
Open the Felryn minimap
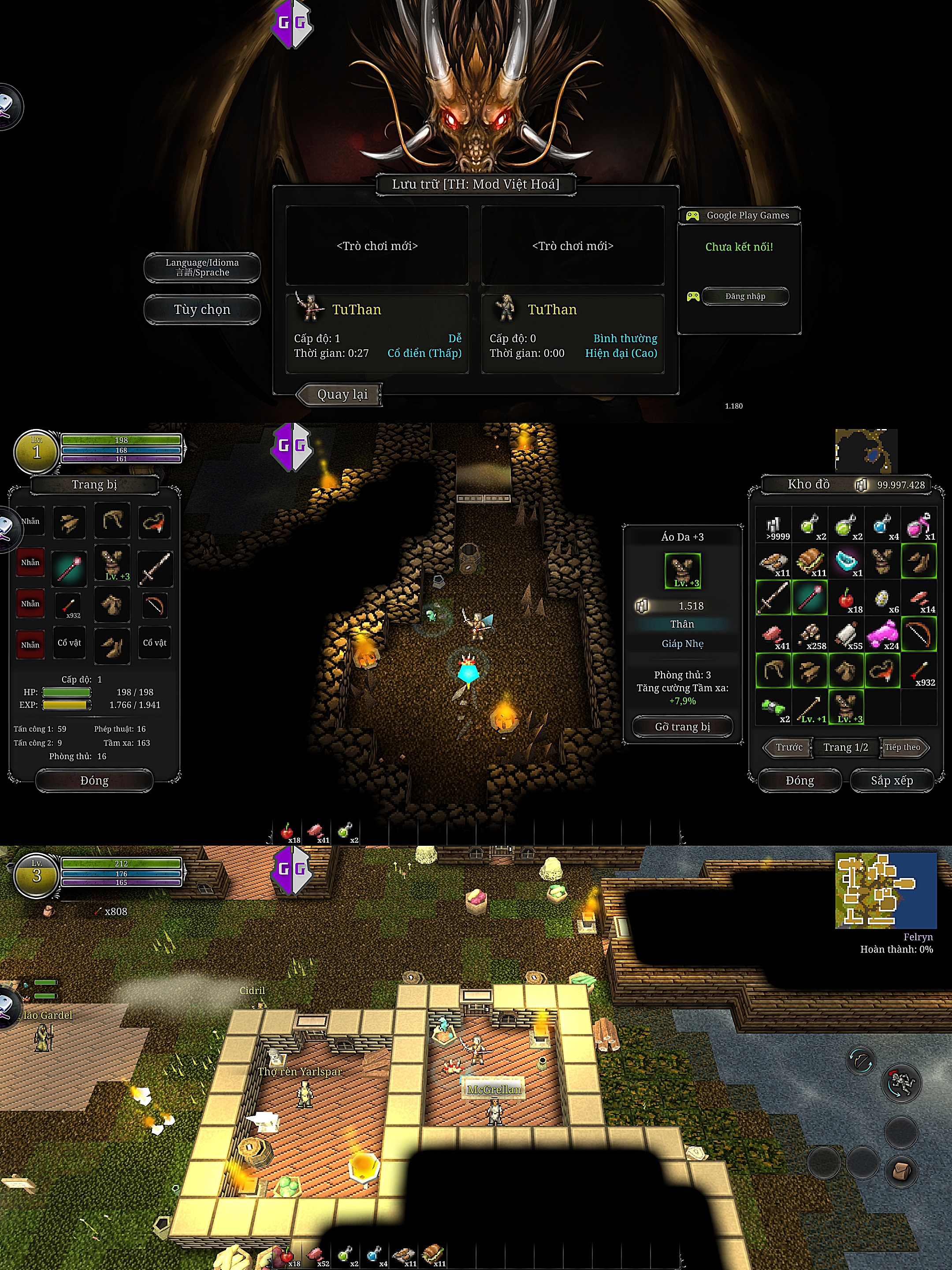pyautogui.click(x=885, y=890)
